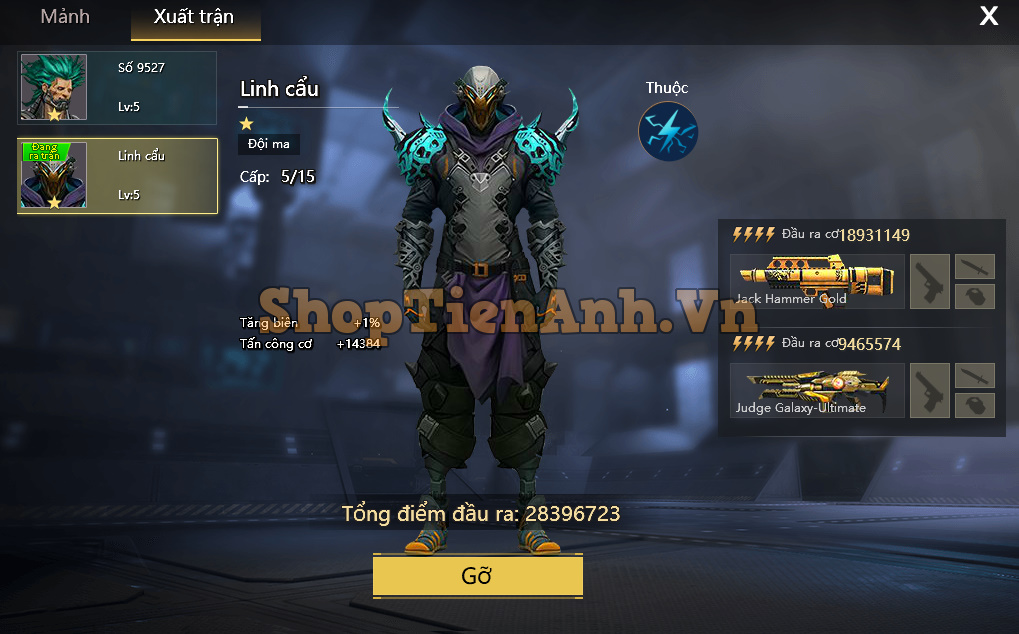Click the lightning element icon under Thuộc

point(667,132)
